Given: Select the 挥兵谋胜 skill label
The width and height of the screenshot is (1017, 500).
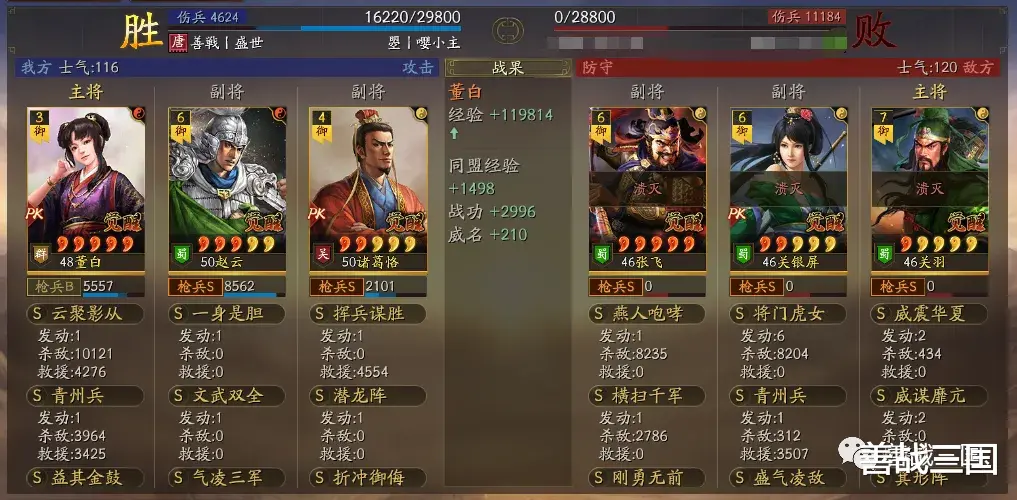Looking at the screenshot, I should (x=368, y=314).
